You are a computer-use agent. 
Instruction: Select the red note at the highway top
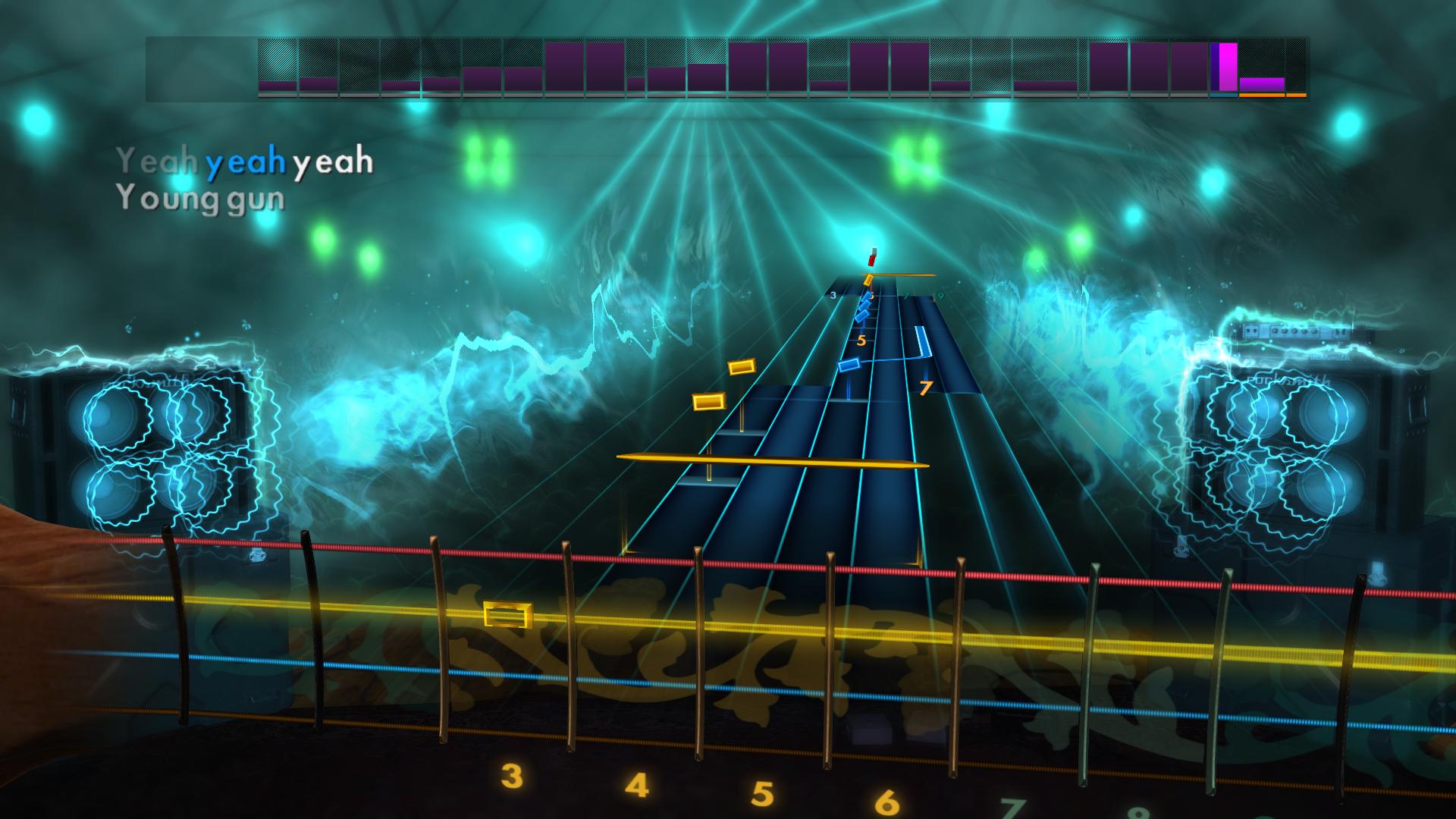(872, 259)
